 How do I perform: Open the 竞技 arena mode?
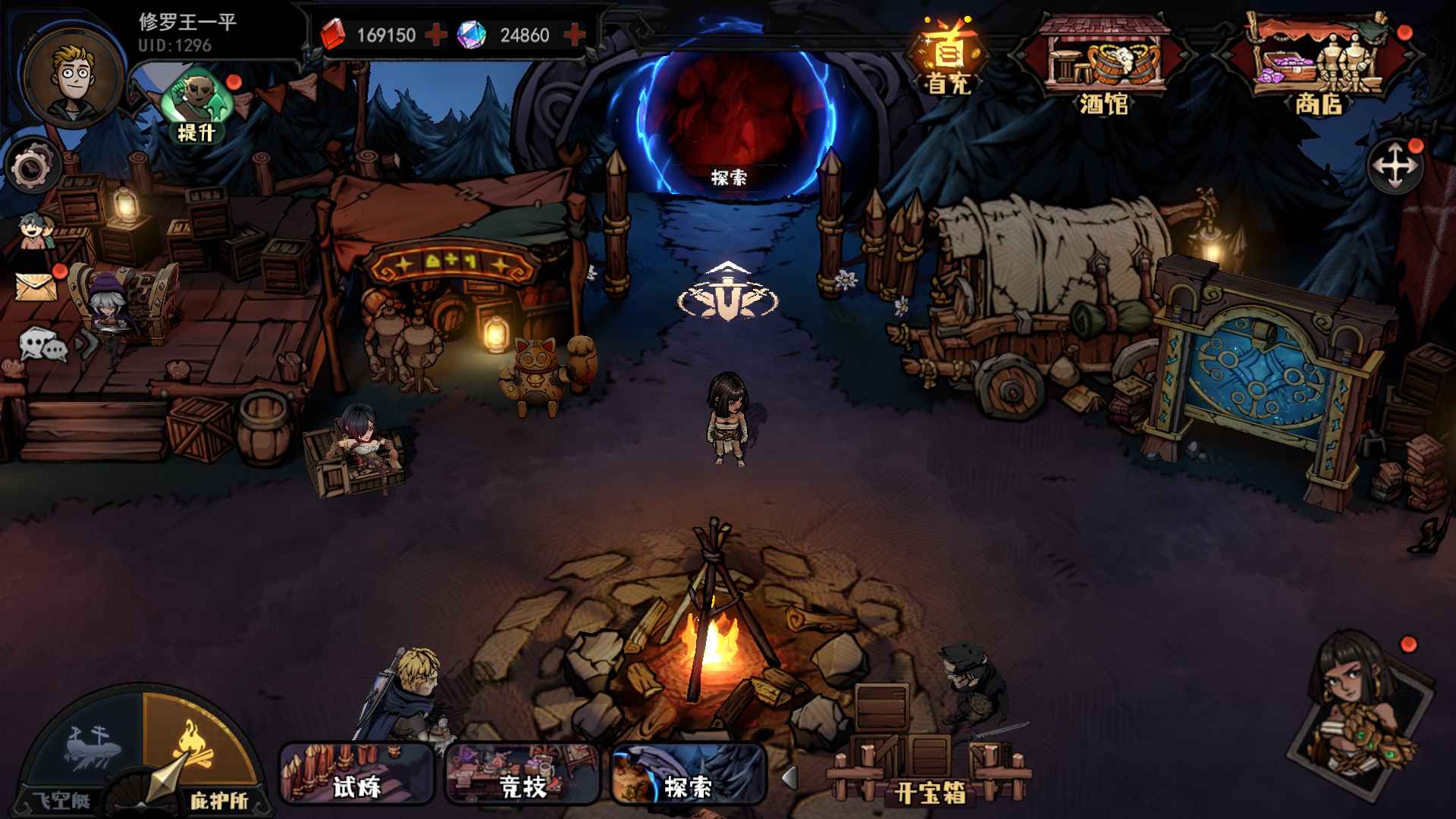coord(522,773)
